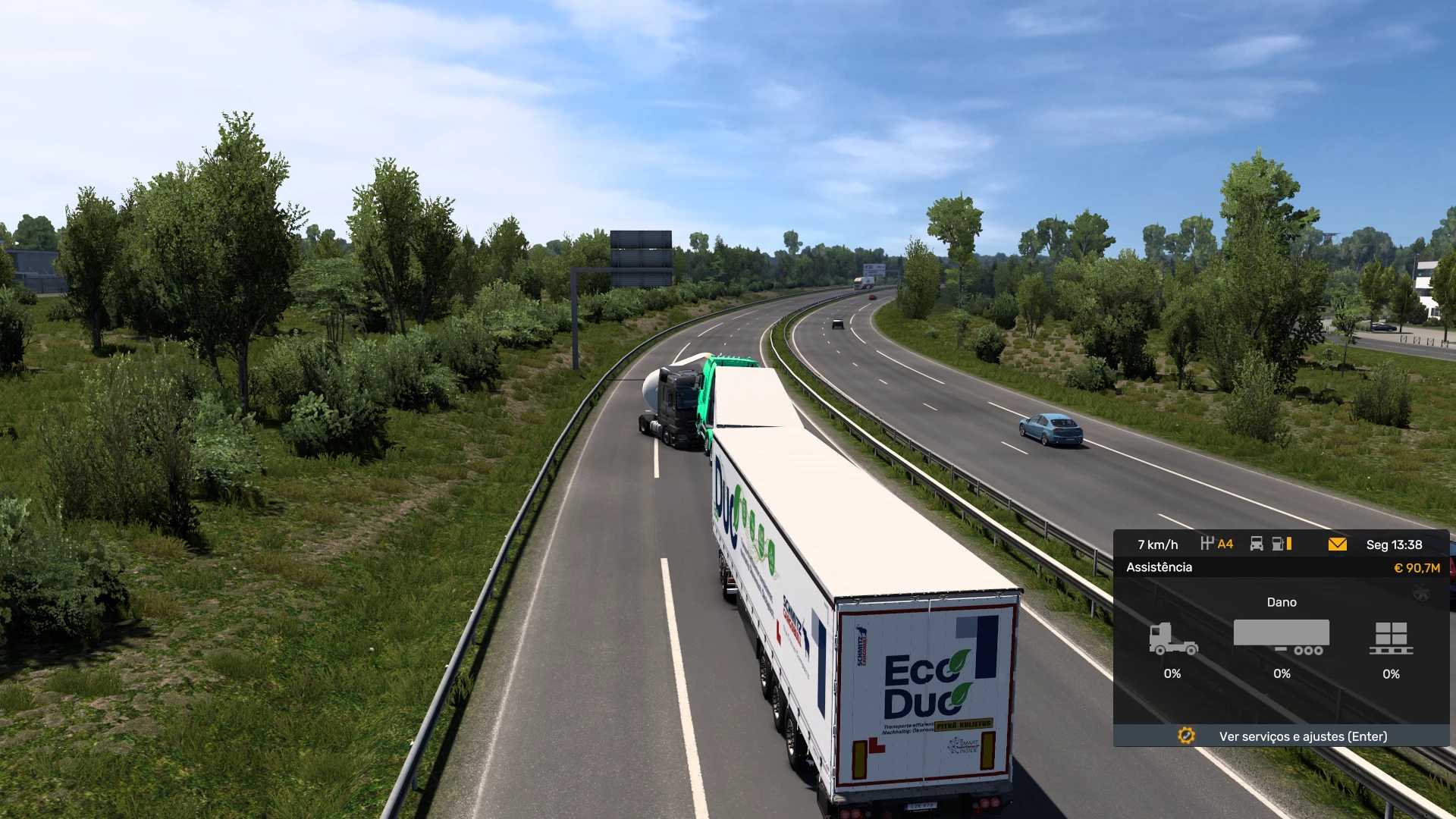Screen dimensions: 1456x819
Task: Open the yellow mail envelope icon
Action: pos(1337,544)
